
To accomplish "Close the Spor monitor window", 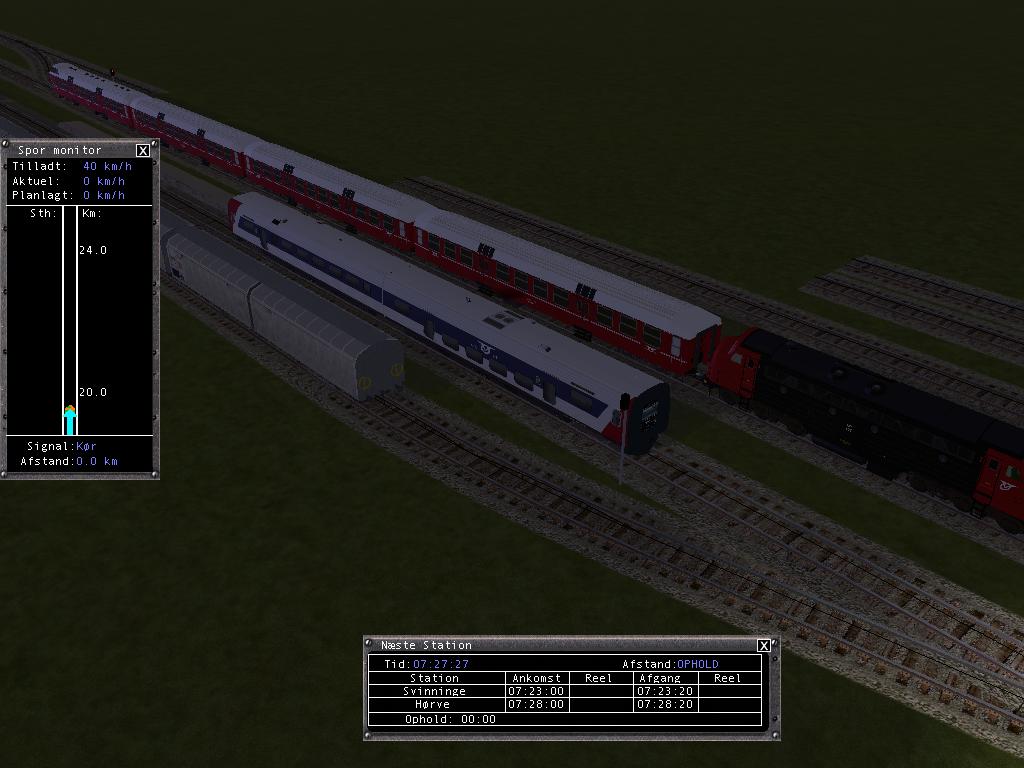I will pyautogui.click(x=143, y=151).
